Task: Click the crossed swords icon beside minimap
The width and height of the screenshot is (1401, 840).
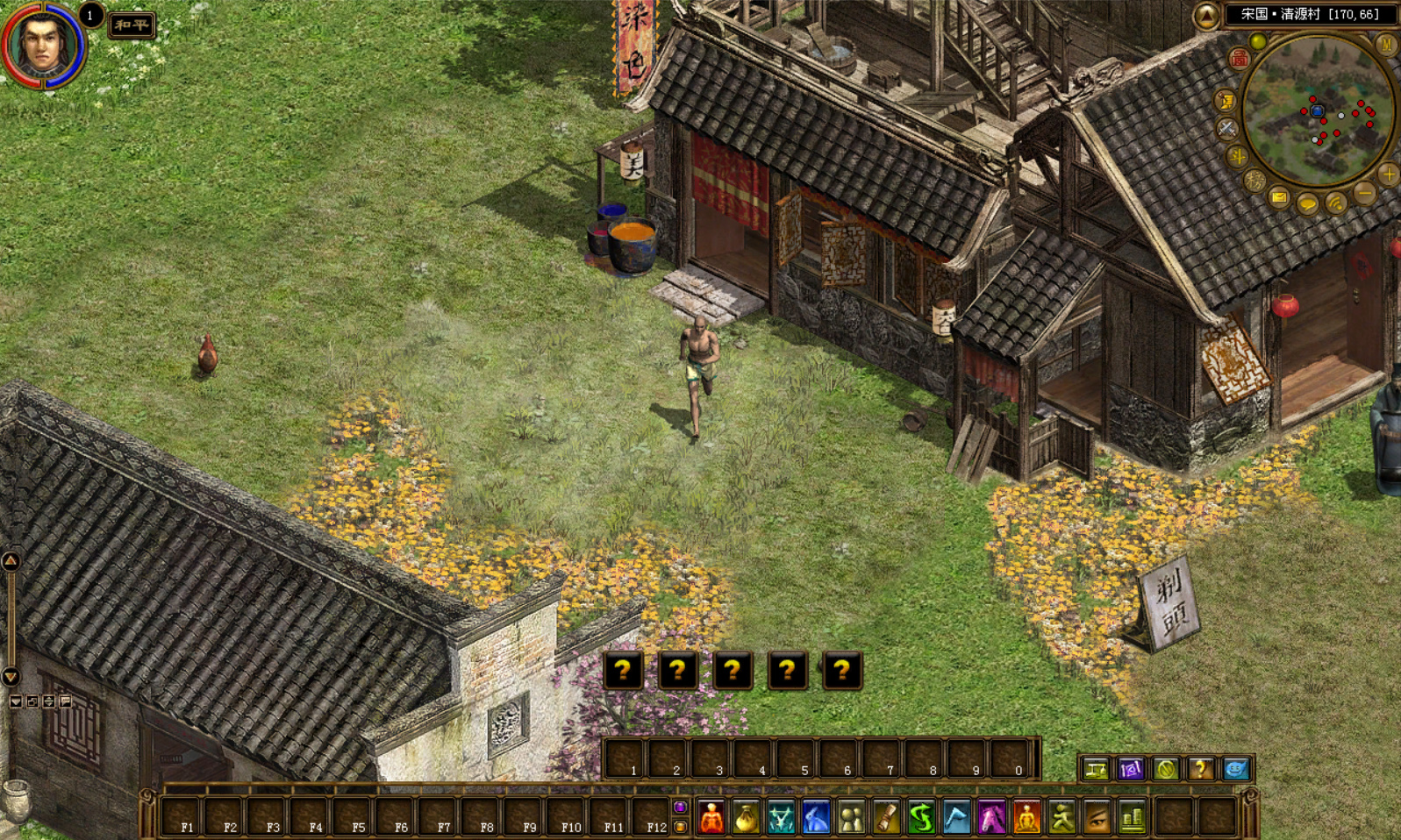Action: coord(1226,129)
